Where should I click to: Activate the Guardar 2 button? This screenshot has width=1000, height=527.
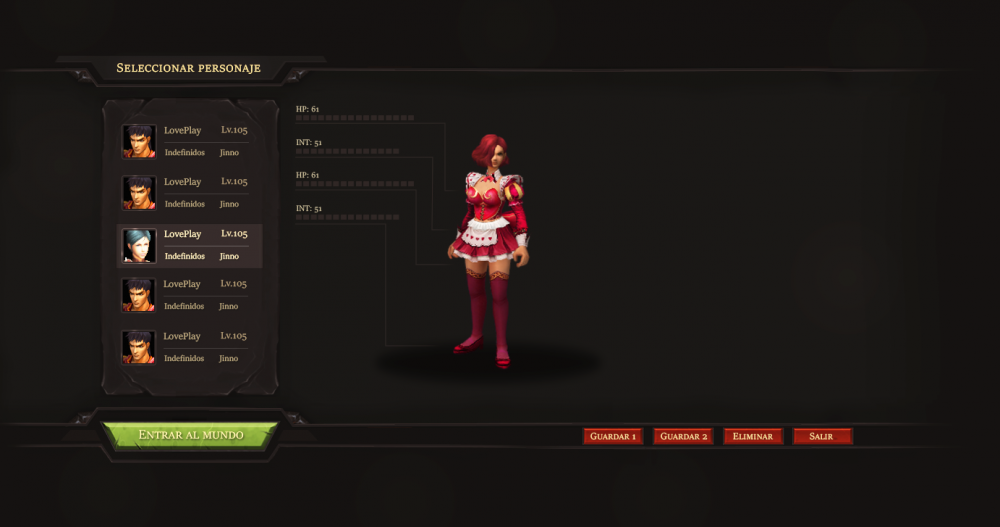coord(683,437)
